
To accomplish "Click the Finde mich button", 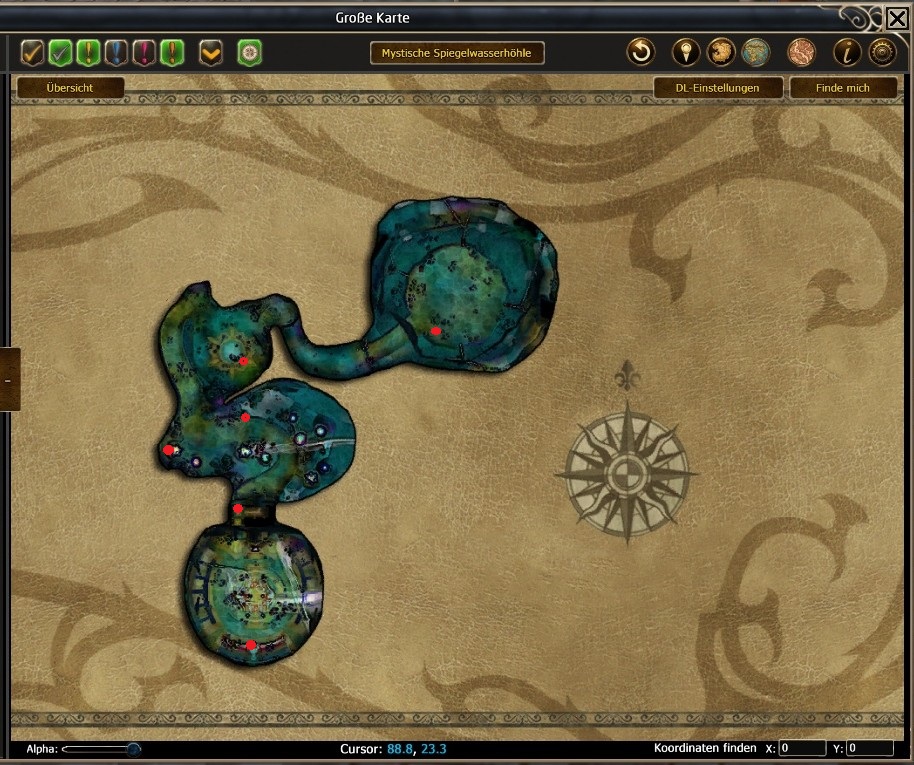I will [843, 88].
